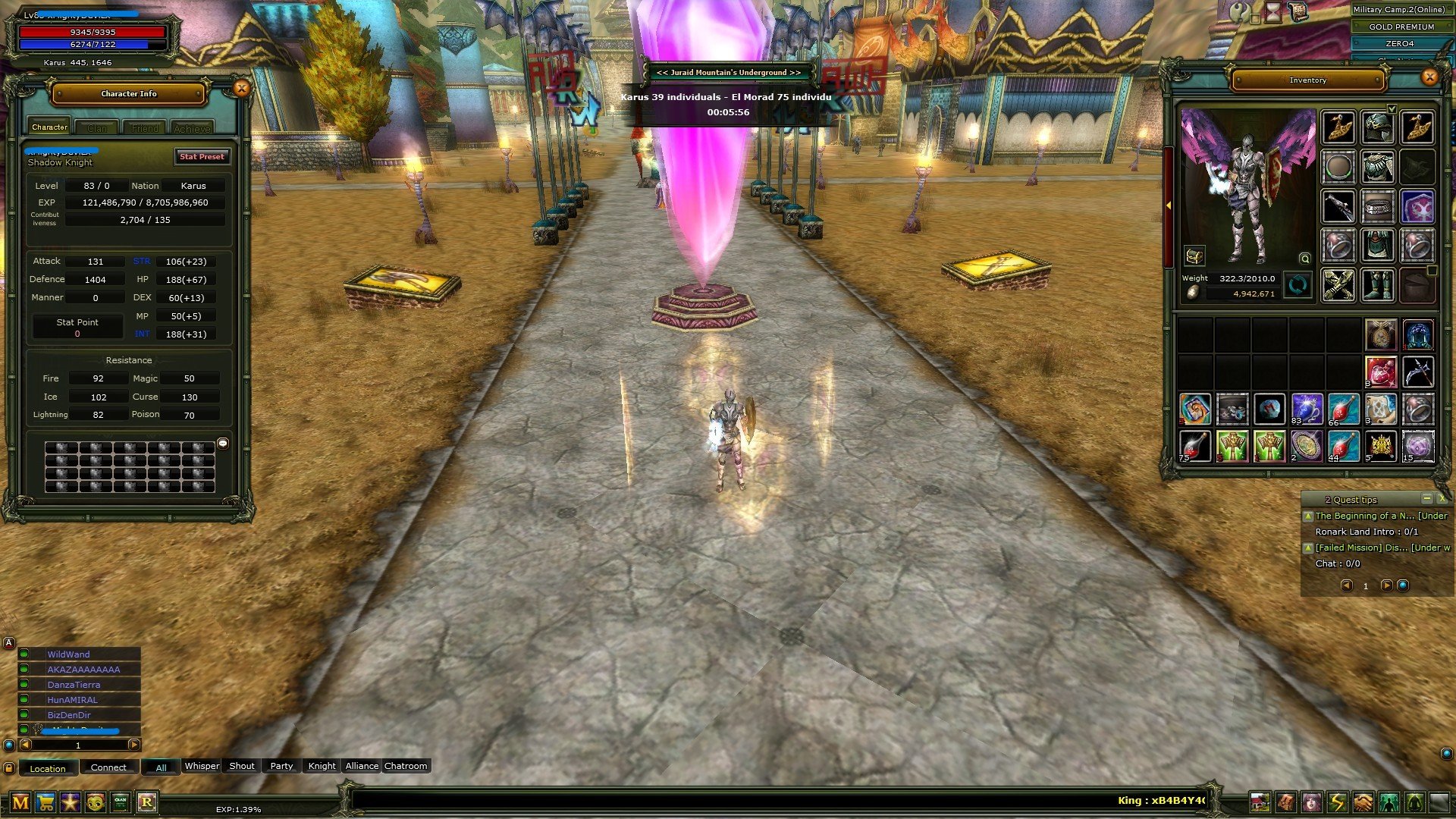Screen dimensions: 1456x819
Task: Switch to the Clan tab in Character Info
Action: 97,127
